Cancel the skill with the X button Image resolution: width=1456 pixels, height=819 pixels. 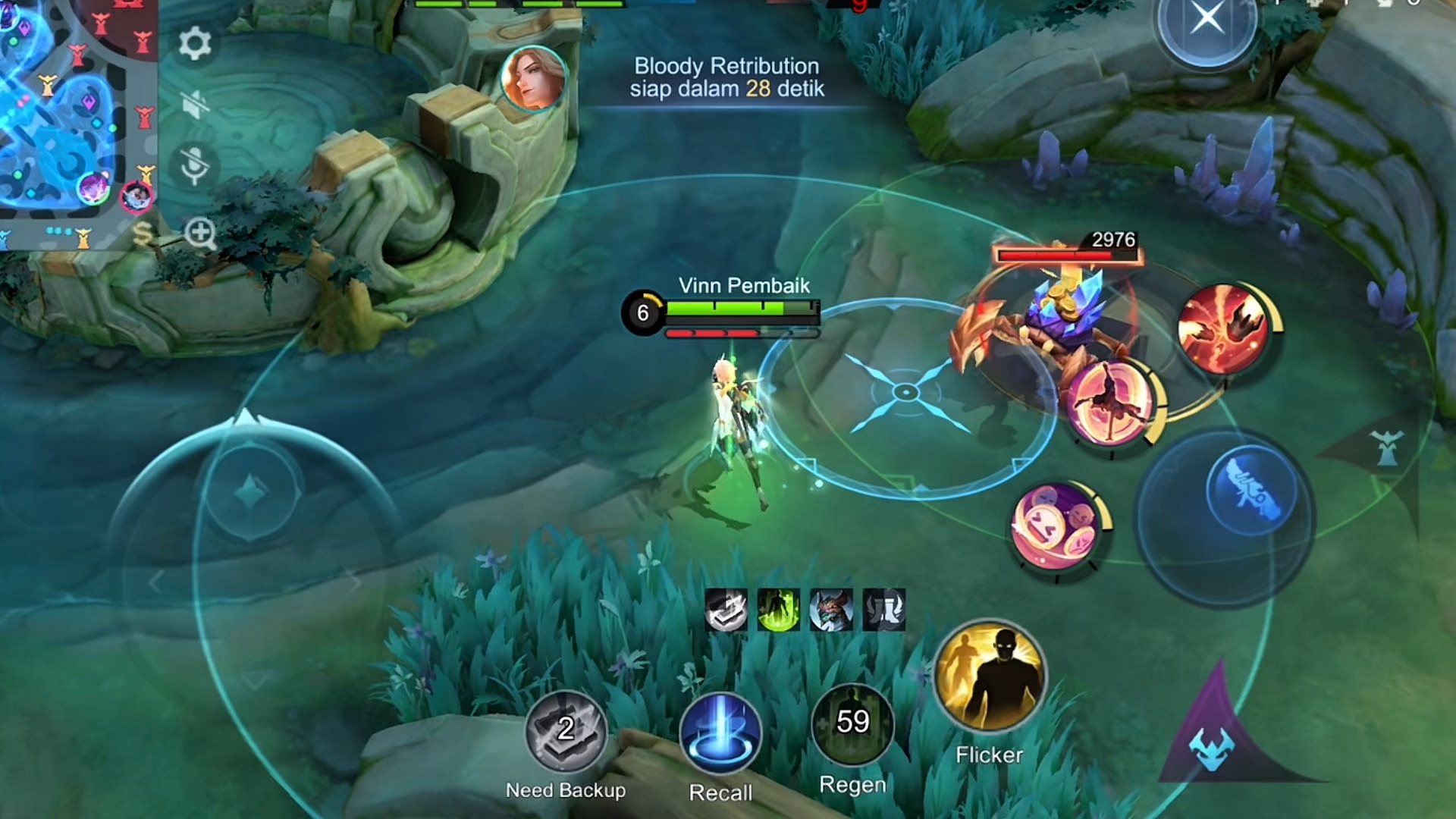click(x=1207, y=18)
